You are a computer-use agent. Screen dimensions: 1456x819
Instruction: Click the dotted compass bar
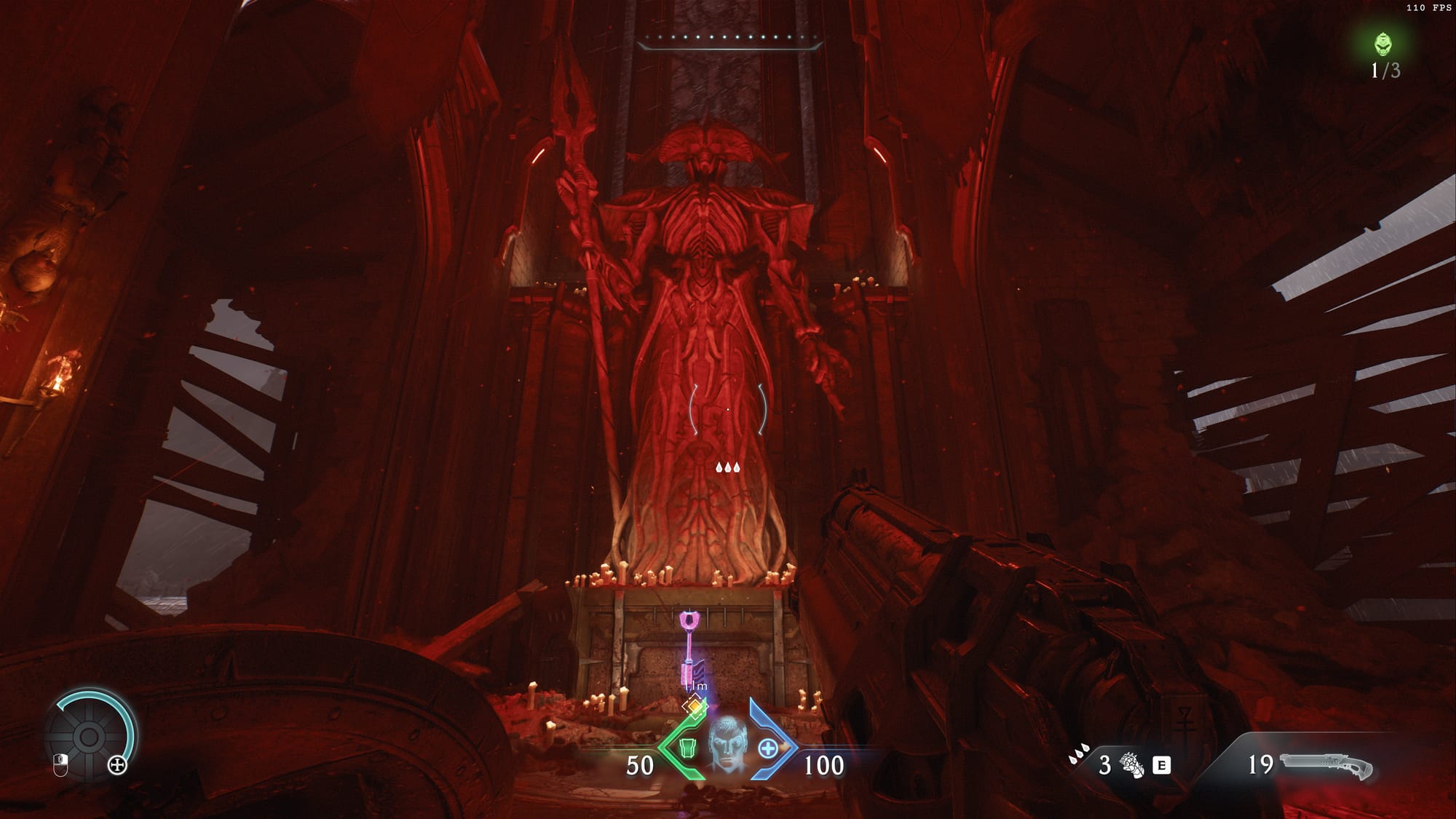729,38
